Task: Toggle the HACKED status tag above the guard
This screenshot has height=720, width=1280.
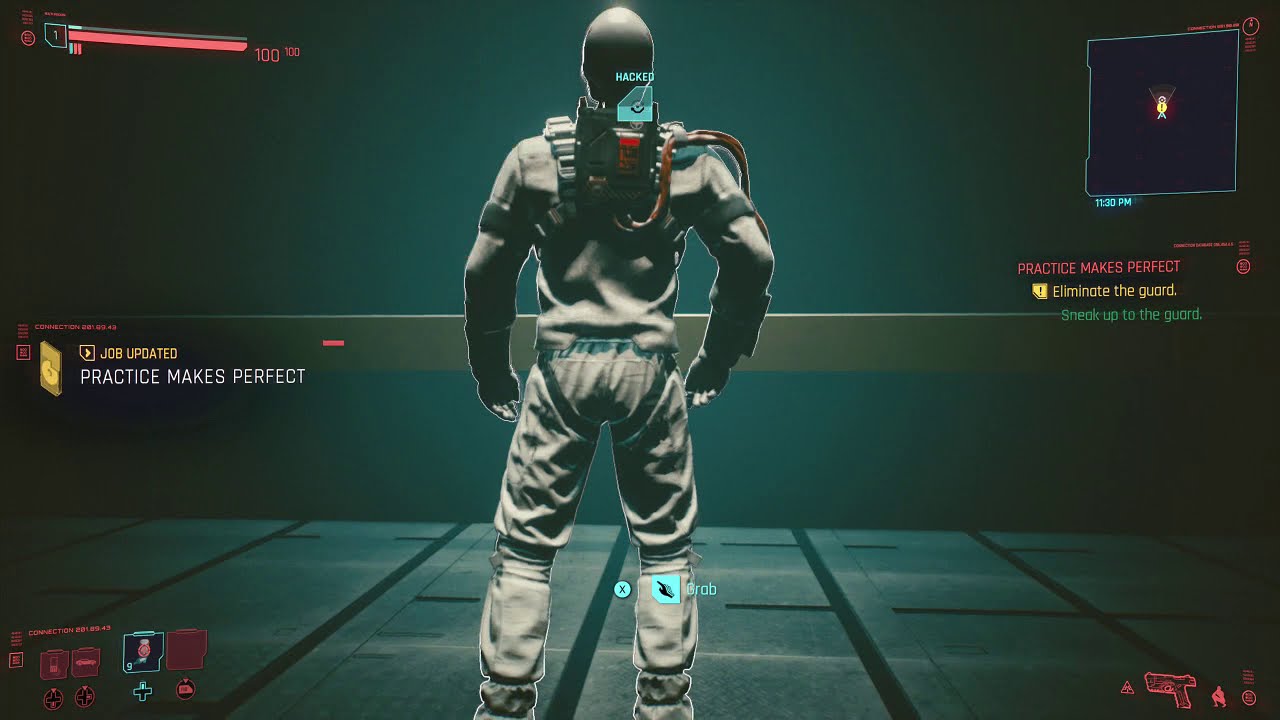Action: tap(633, 77)
